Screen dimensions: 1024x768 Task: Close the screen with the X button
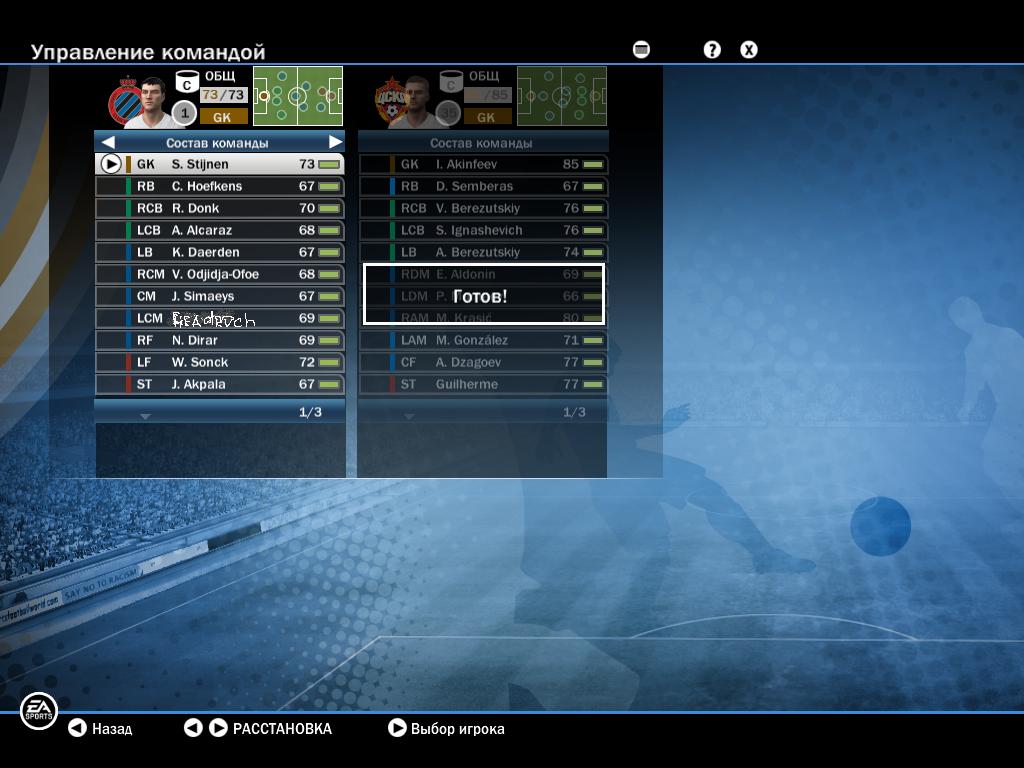pos(749,49)
